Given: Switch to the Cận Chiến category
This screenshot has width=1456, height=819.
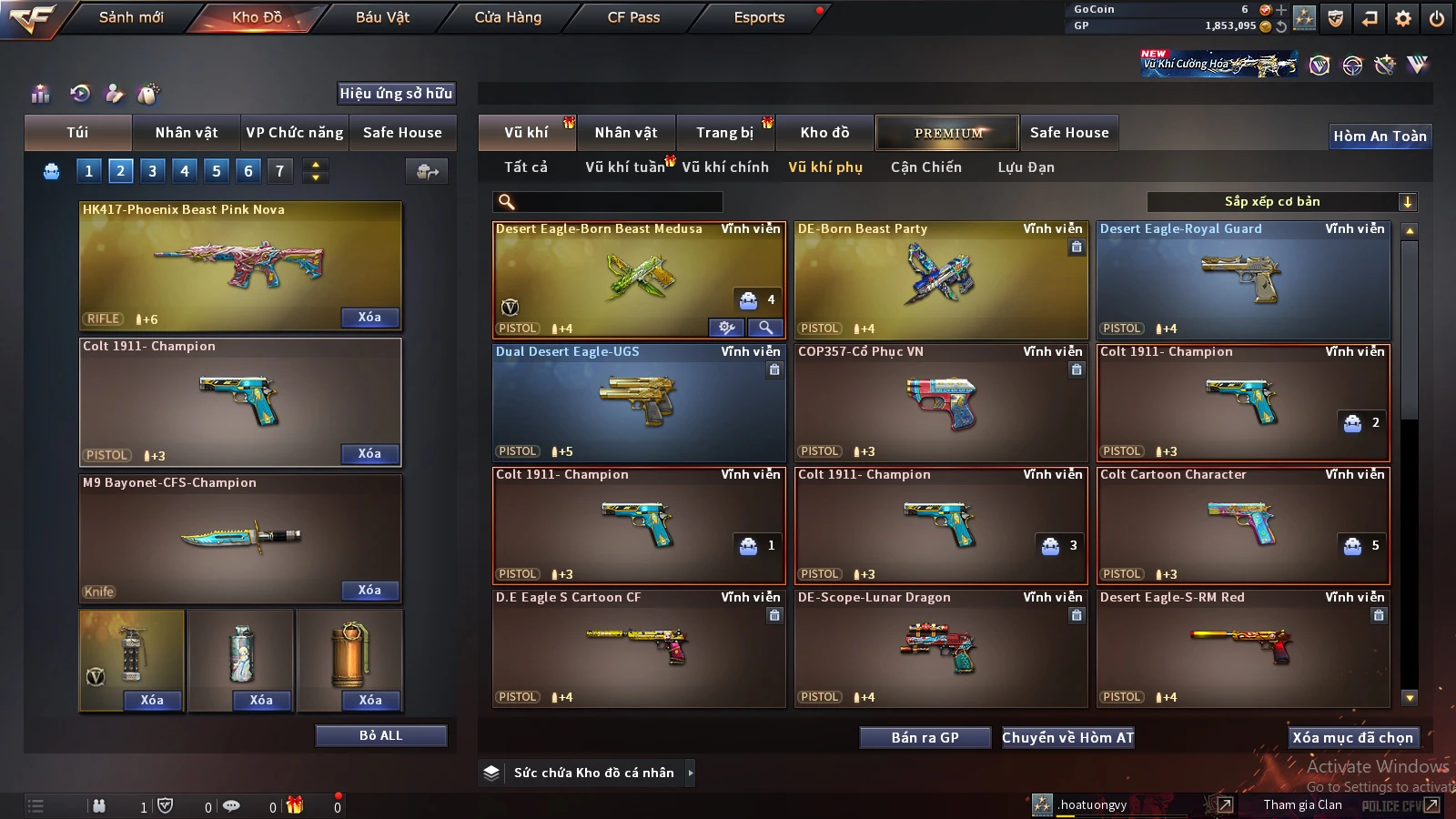Looking at the screenshot, I should 925,167.
